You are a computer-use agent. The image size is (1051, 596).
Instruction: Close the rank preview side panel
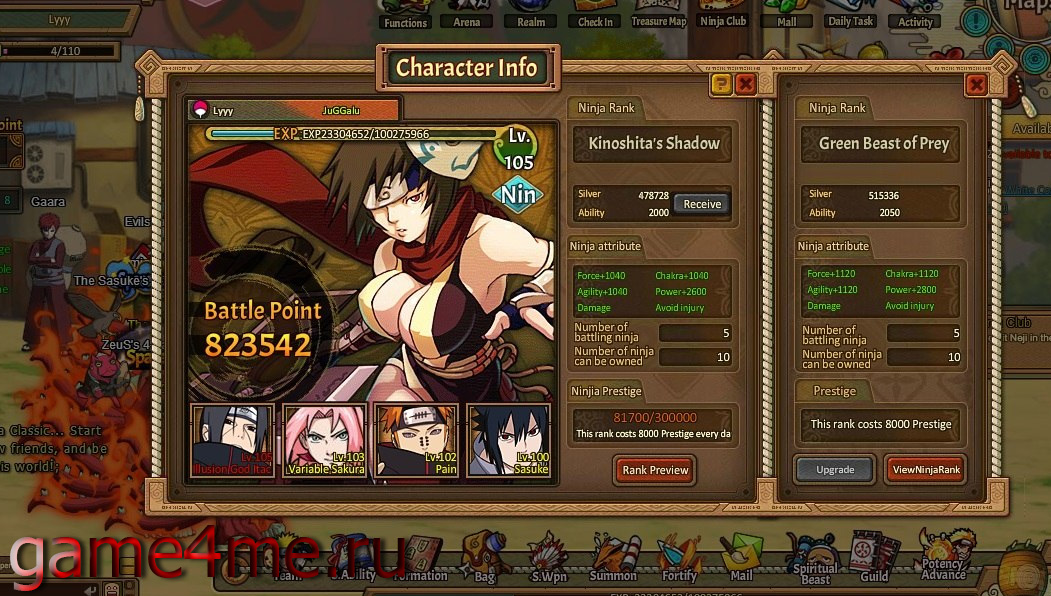tap(977, 85)
